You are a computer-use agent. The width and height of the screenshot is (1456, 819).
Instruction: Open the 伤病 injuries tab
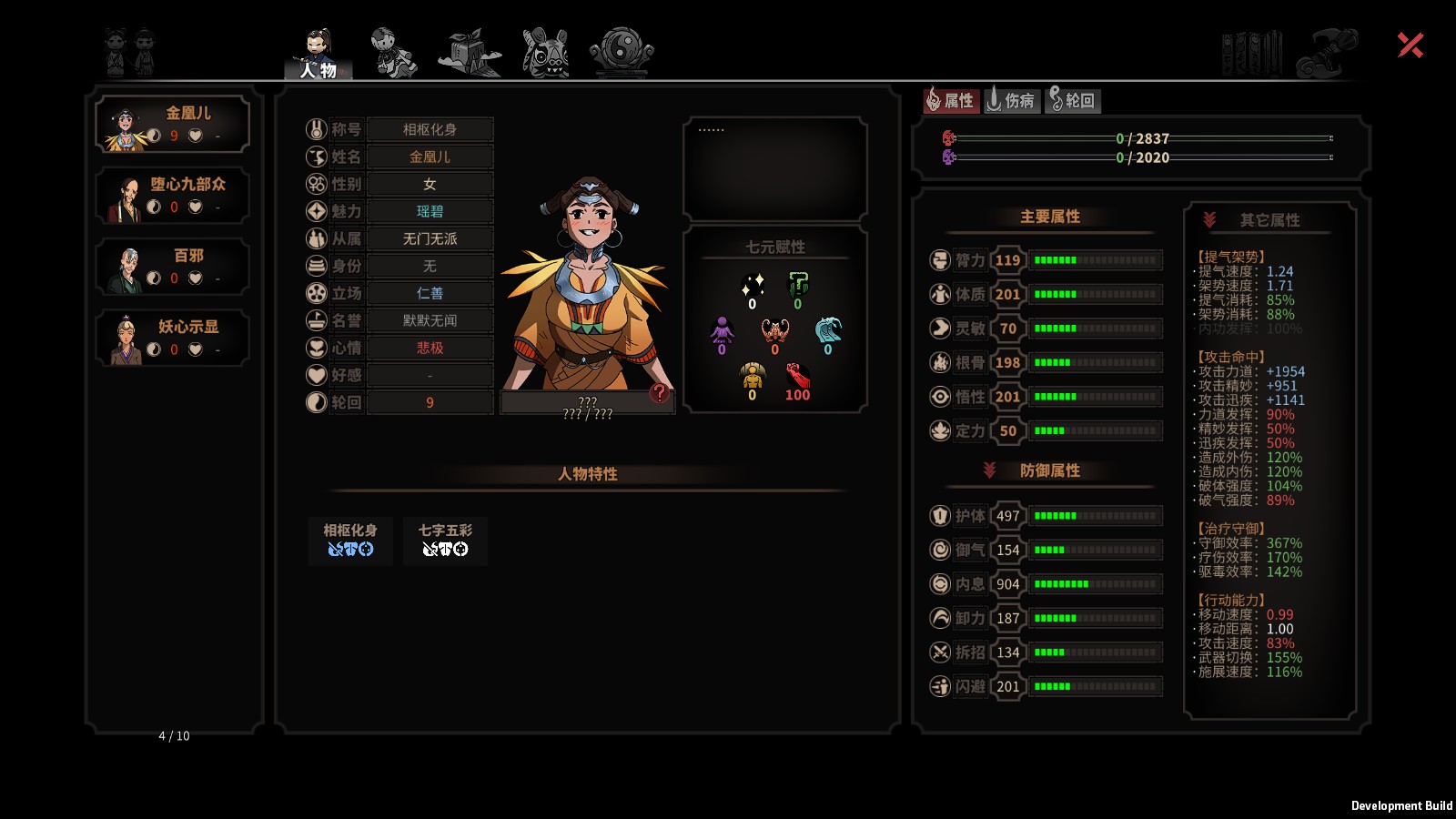[1011, 100]
